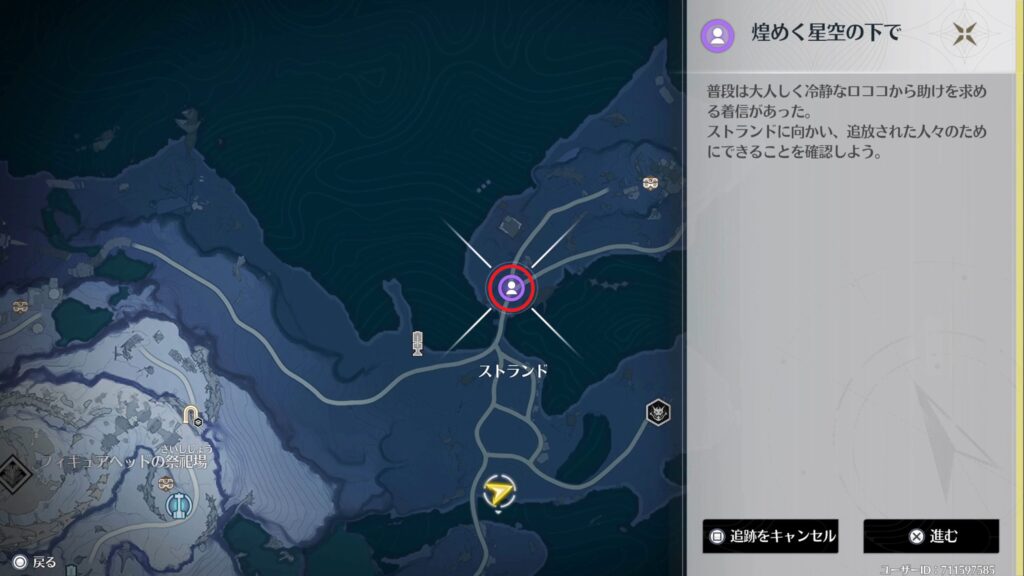Select the white pillar marker west of ストランド
1024x576 pixels.
pos(418,343)
